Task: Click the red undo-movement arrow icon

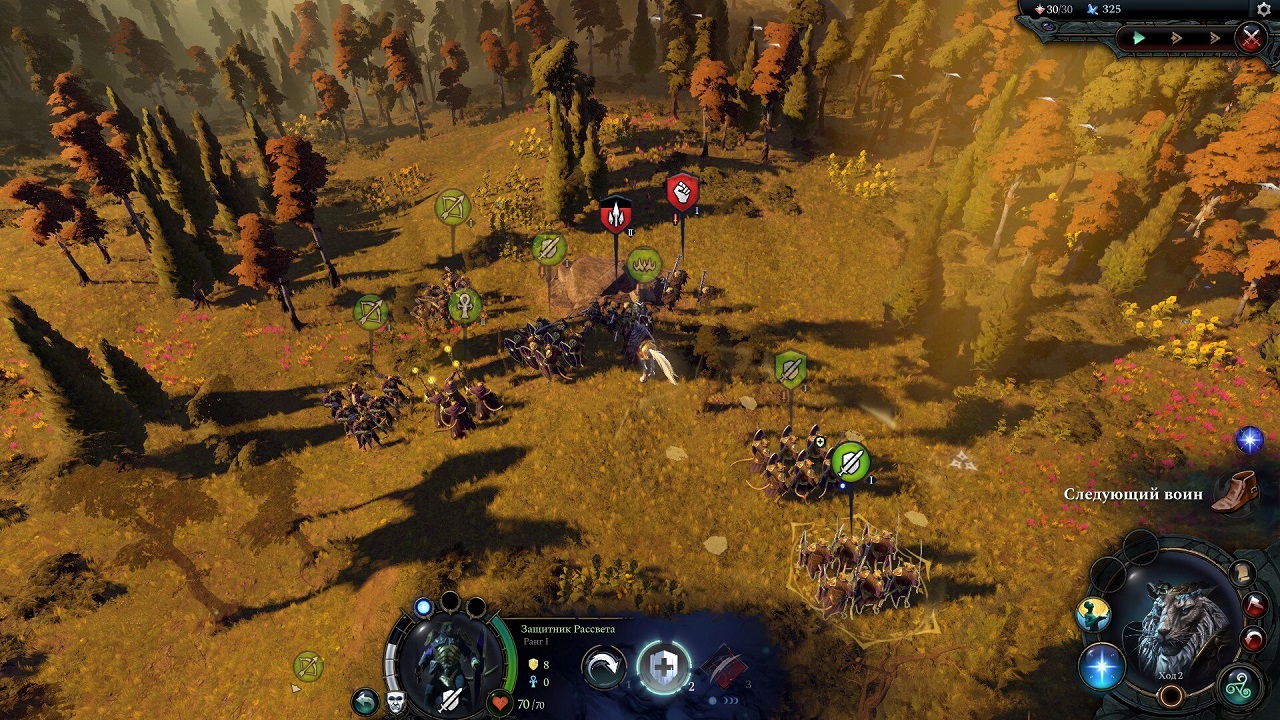Action: tap(1251, 640)
